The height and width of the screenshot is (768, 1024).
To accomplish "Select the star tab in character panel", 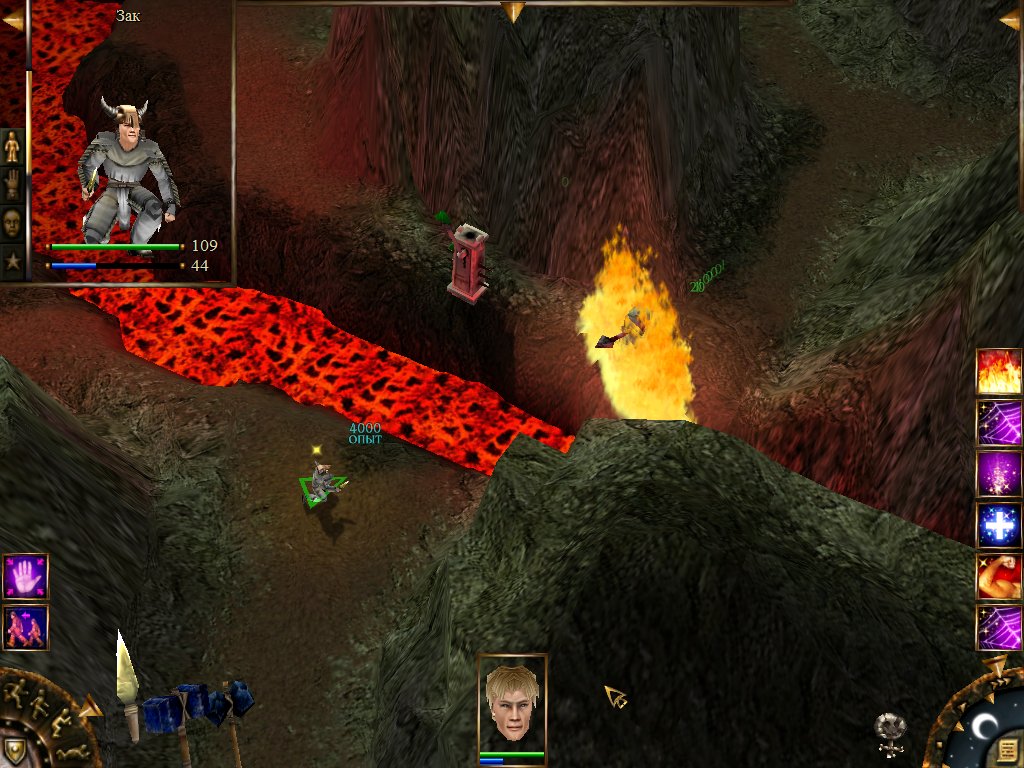I will pyautogui.click(x=12, y=261).
